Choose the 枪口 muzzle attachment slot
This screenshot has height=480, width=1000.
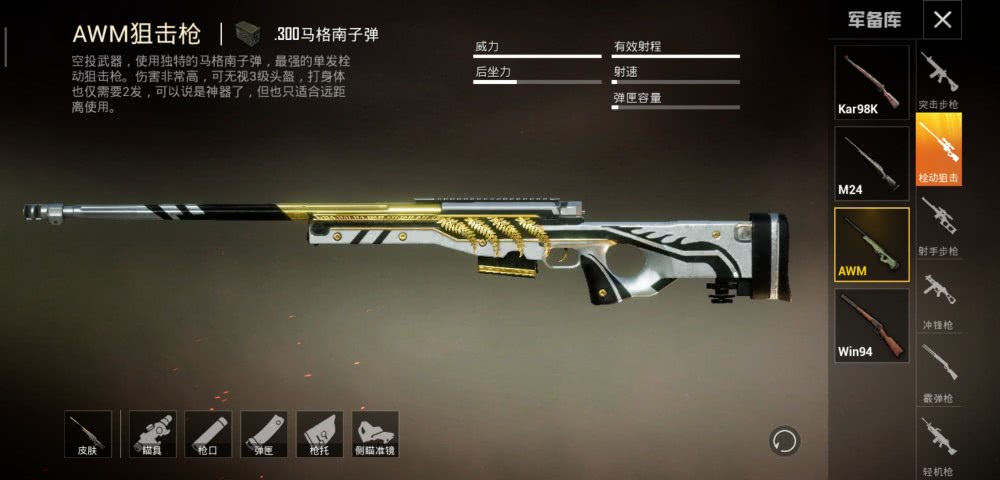tap(208, 435)
